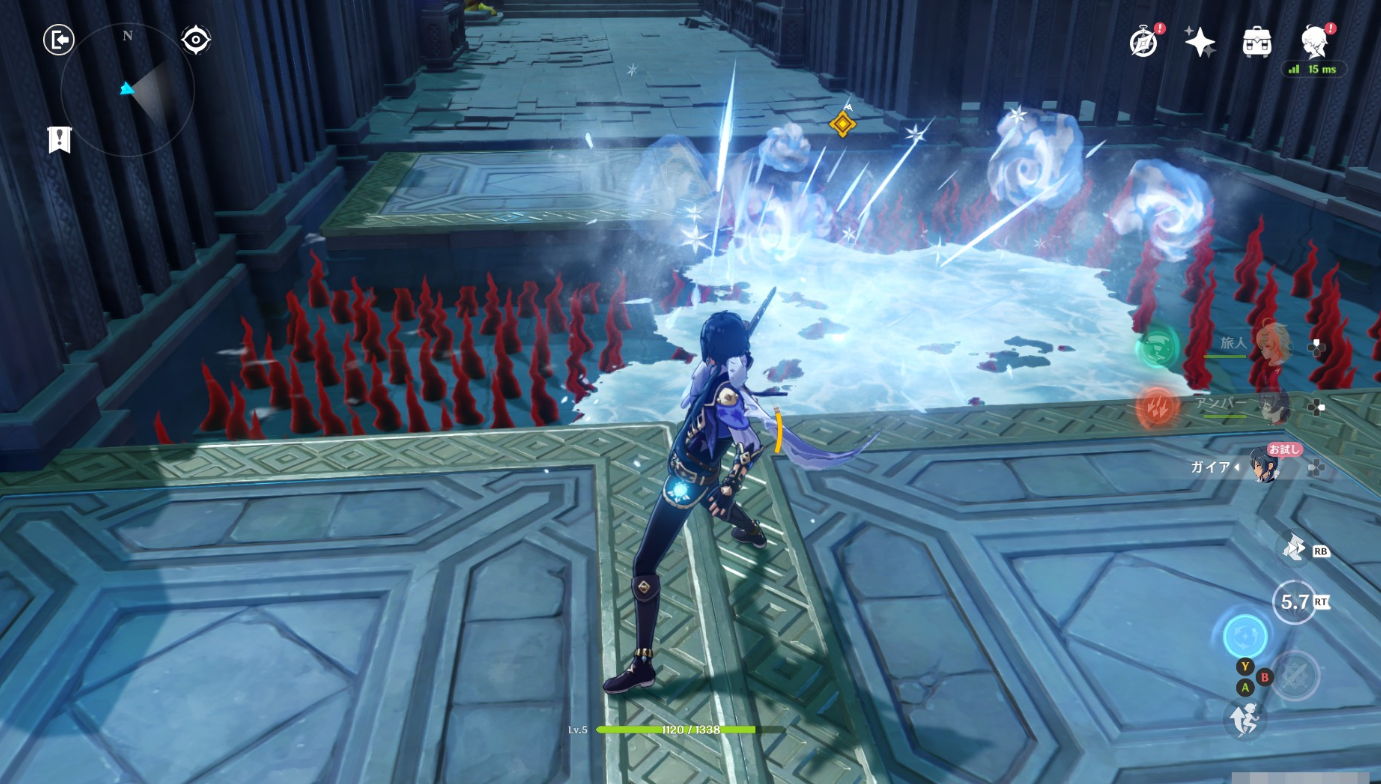Open the adventurer compass icon with alert

[1143, 42]
